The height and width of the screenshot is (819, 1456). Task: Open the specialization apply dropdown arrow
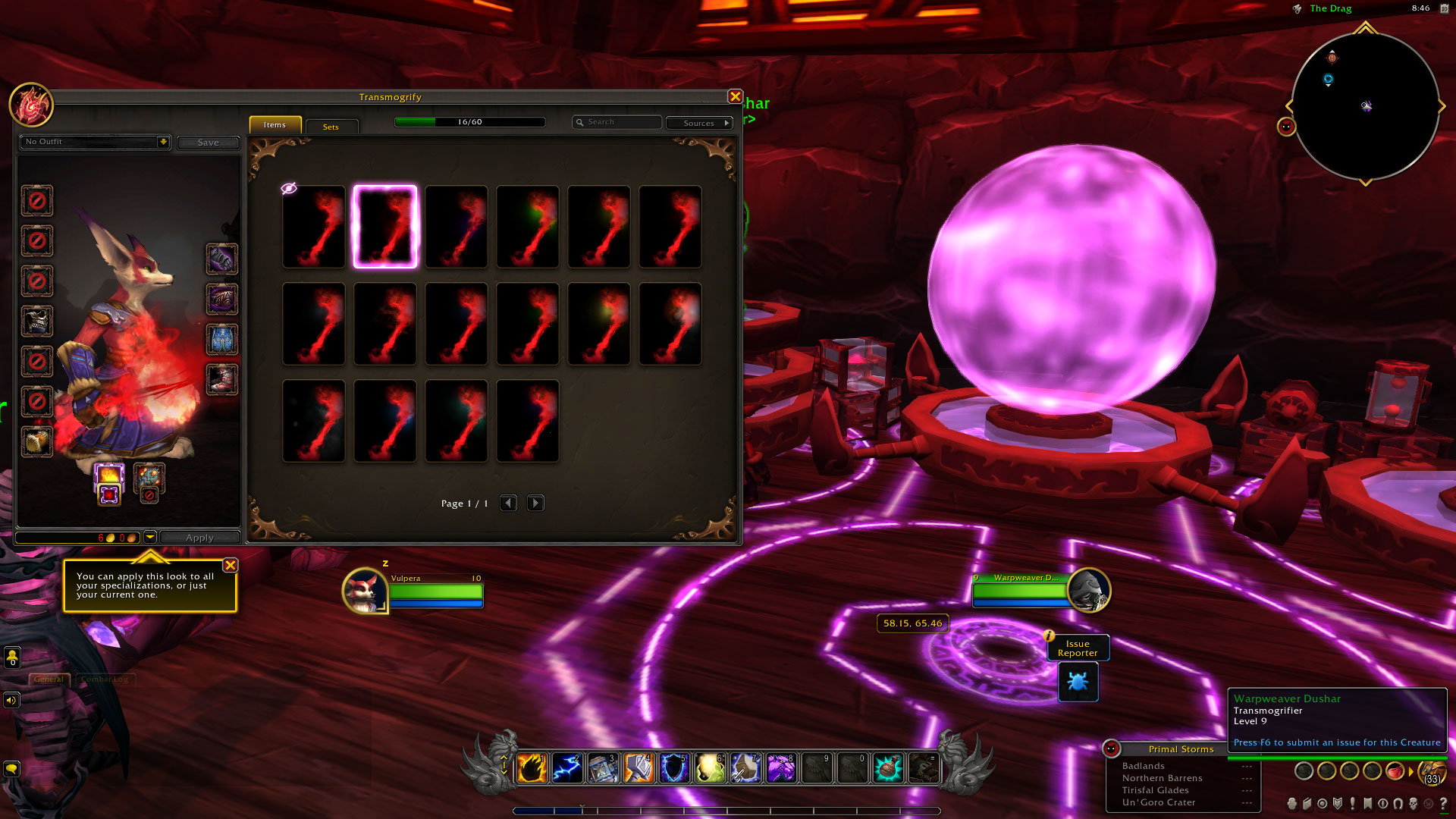pos(150,538)
